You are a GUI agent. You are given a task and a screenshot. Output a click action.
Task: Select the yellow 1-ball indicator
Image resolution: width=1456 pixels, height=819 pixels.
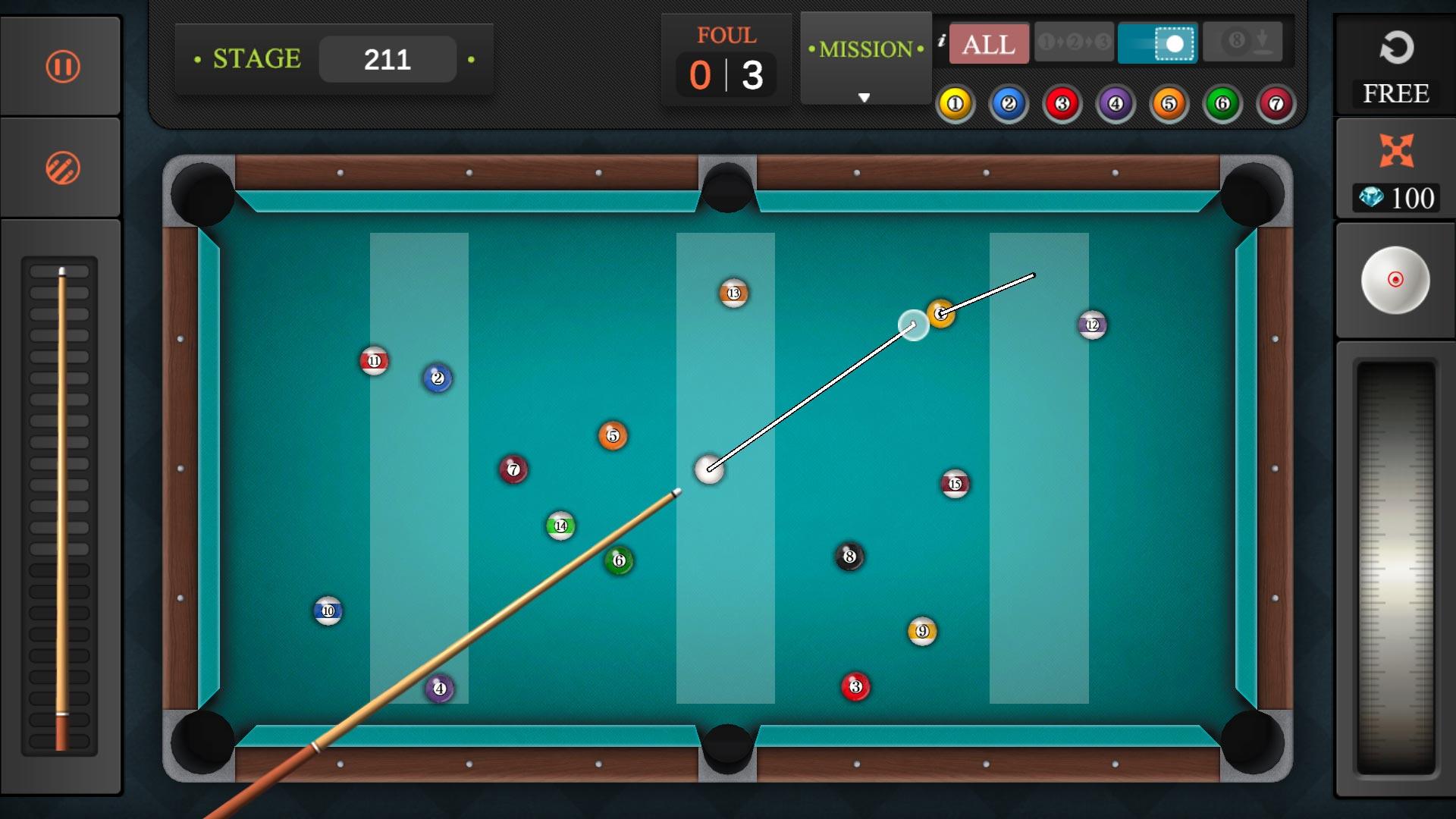[x=955, y=104]
